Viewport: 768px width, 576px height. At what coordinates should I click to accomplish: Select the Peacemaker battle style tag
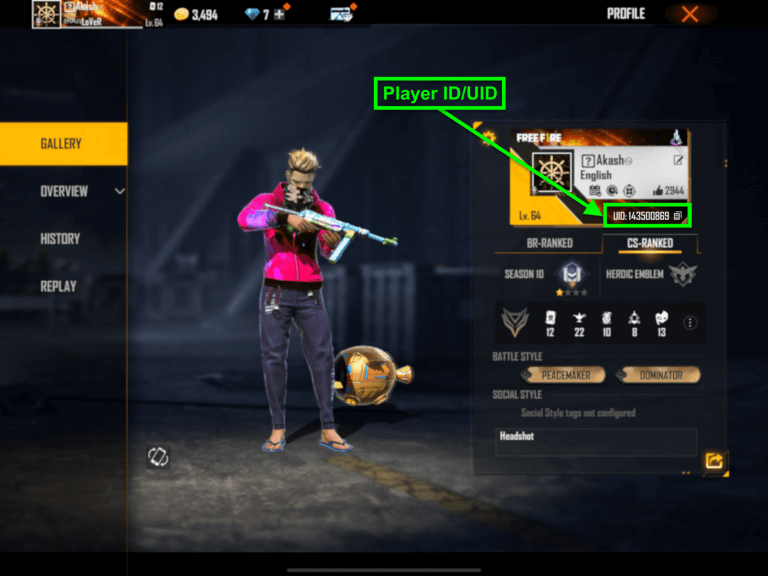566,375
